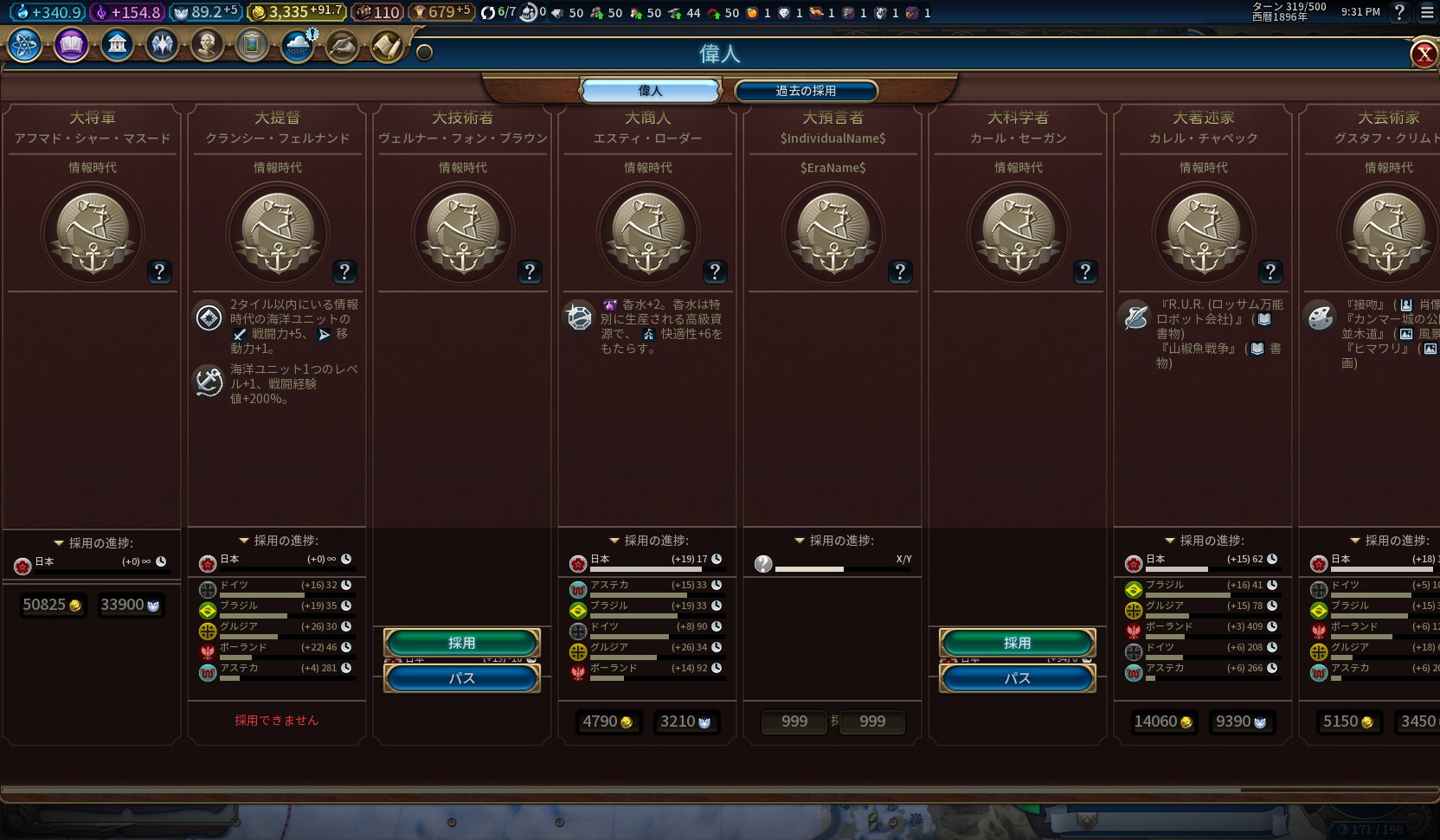This screenshot has height=840, width=1440.
Task: Open the Civilopedia help button
Action: (x=1399, y=12)
